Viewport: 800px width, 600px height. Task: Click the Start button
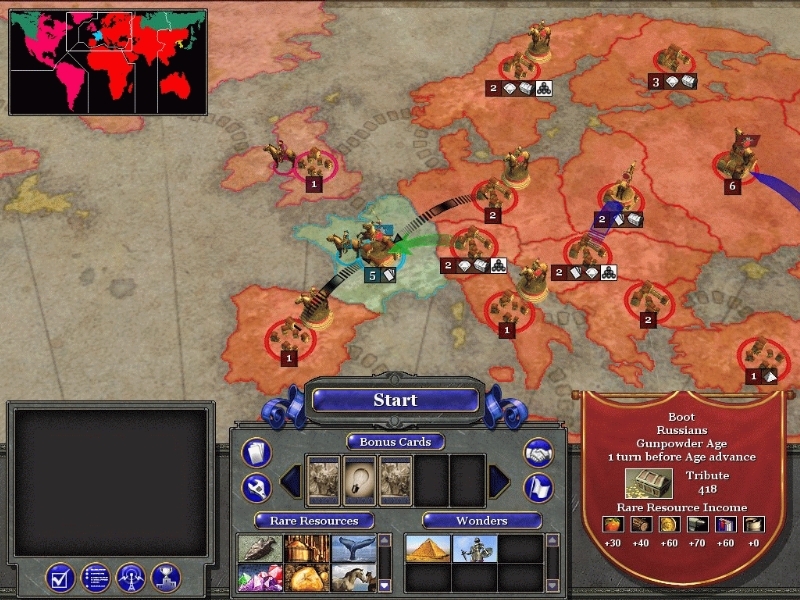click(x=395, y=400)
